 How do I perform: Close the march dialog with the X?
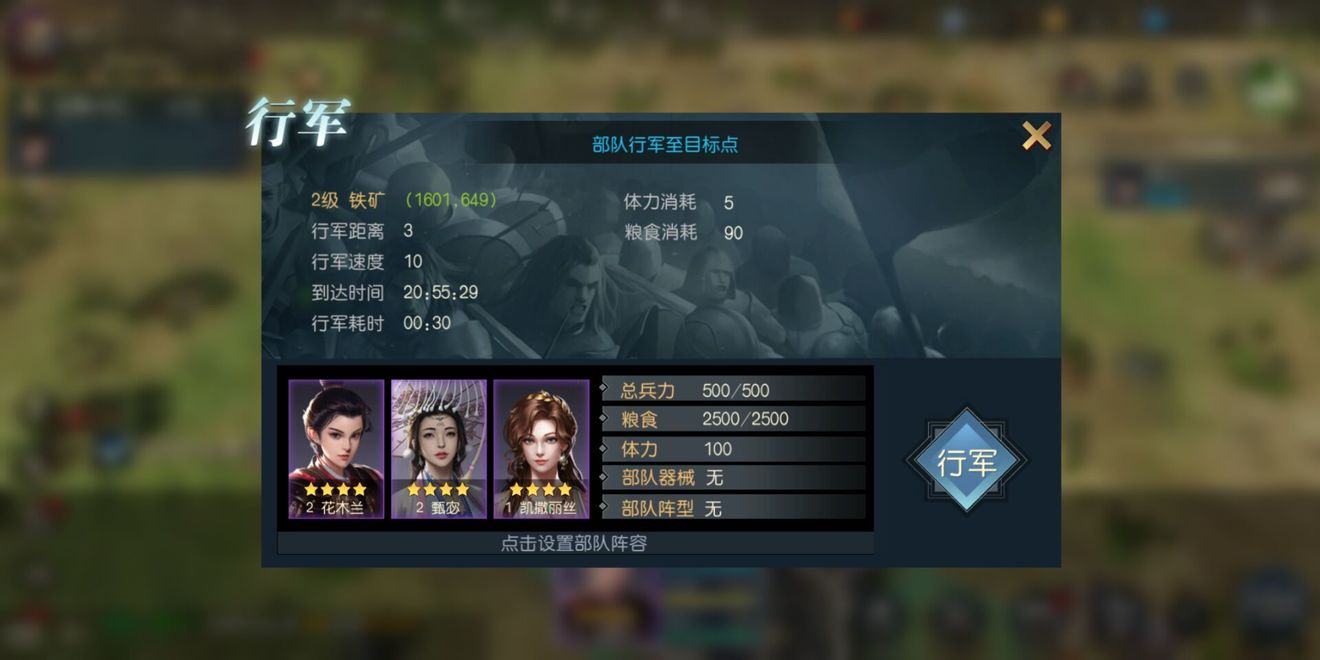pos(1036,135)
